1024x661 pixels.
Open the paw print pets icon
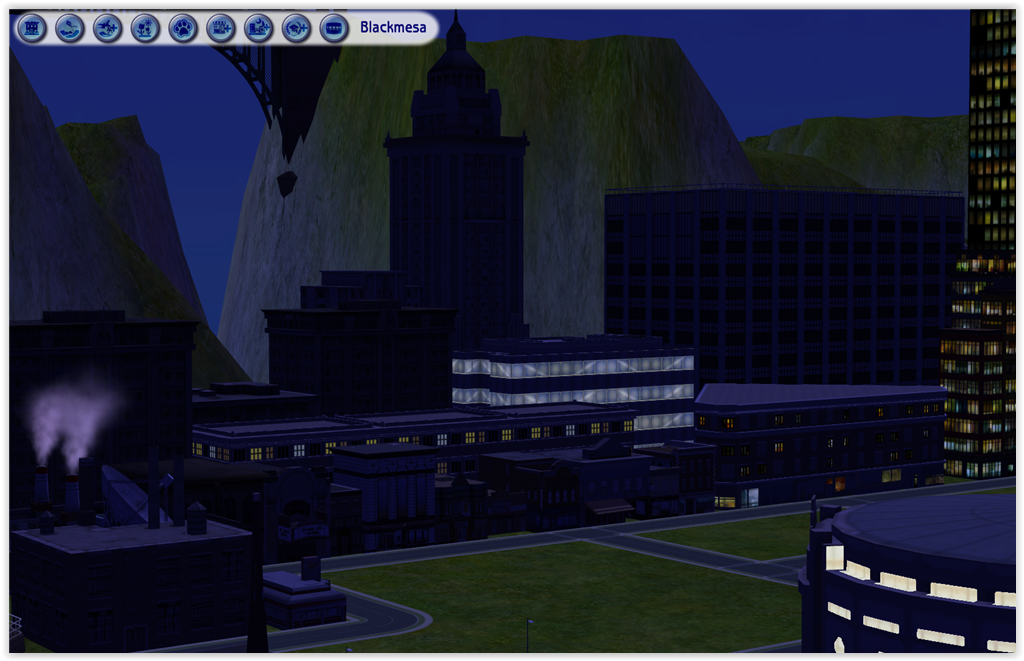click(183, 28)
